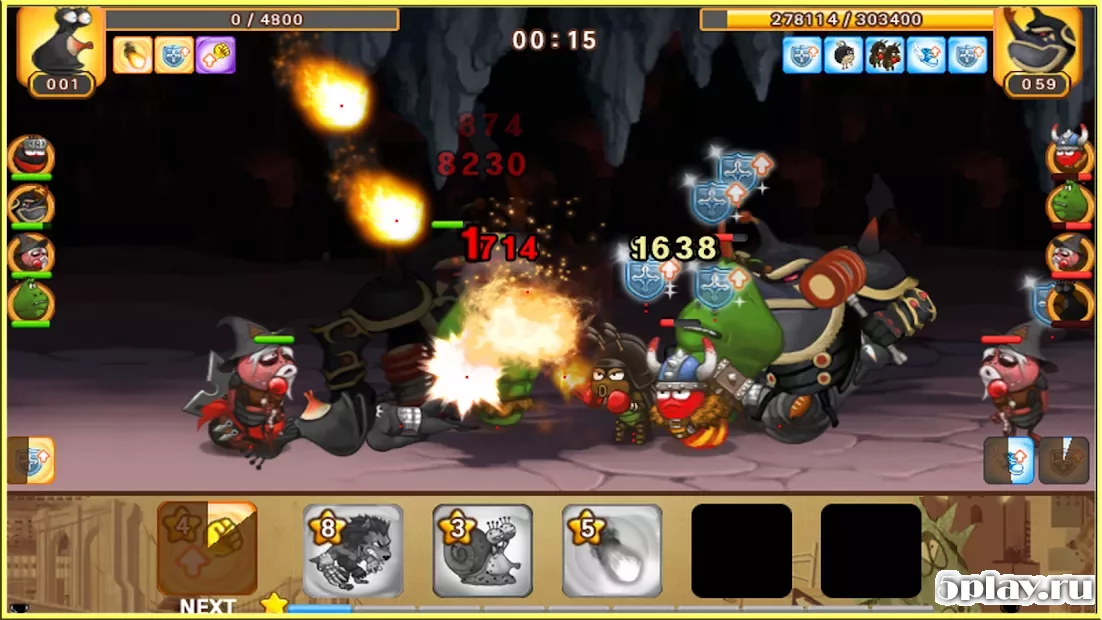The height and width of the screenshot is (620, 1102).
Task: Choose the snail unit card costing 3
Action: click(482, 551)
